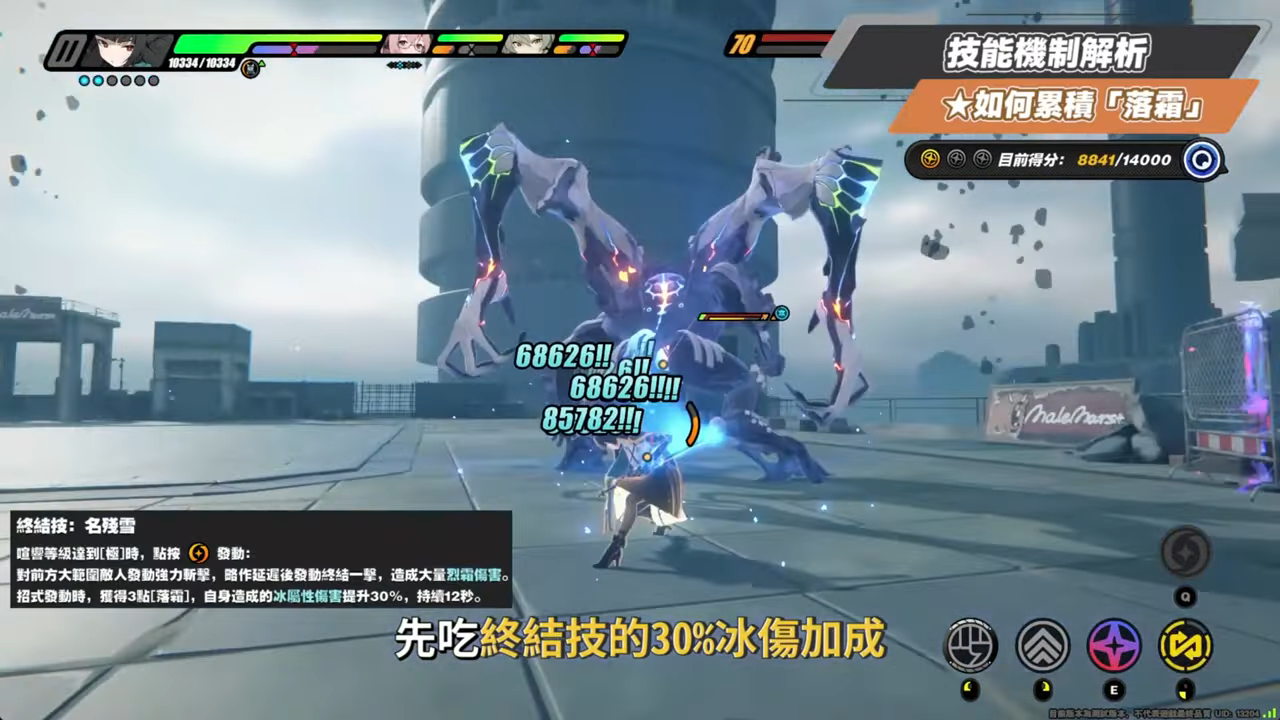Trigger the chevron dash button
This screenshot has height=720, width=1280.
click(1043, 645)
